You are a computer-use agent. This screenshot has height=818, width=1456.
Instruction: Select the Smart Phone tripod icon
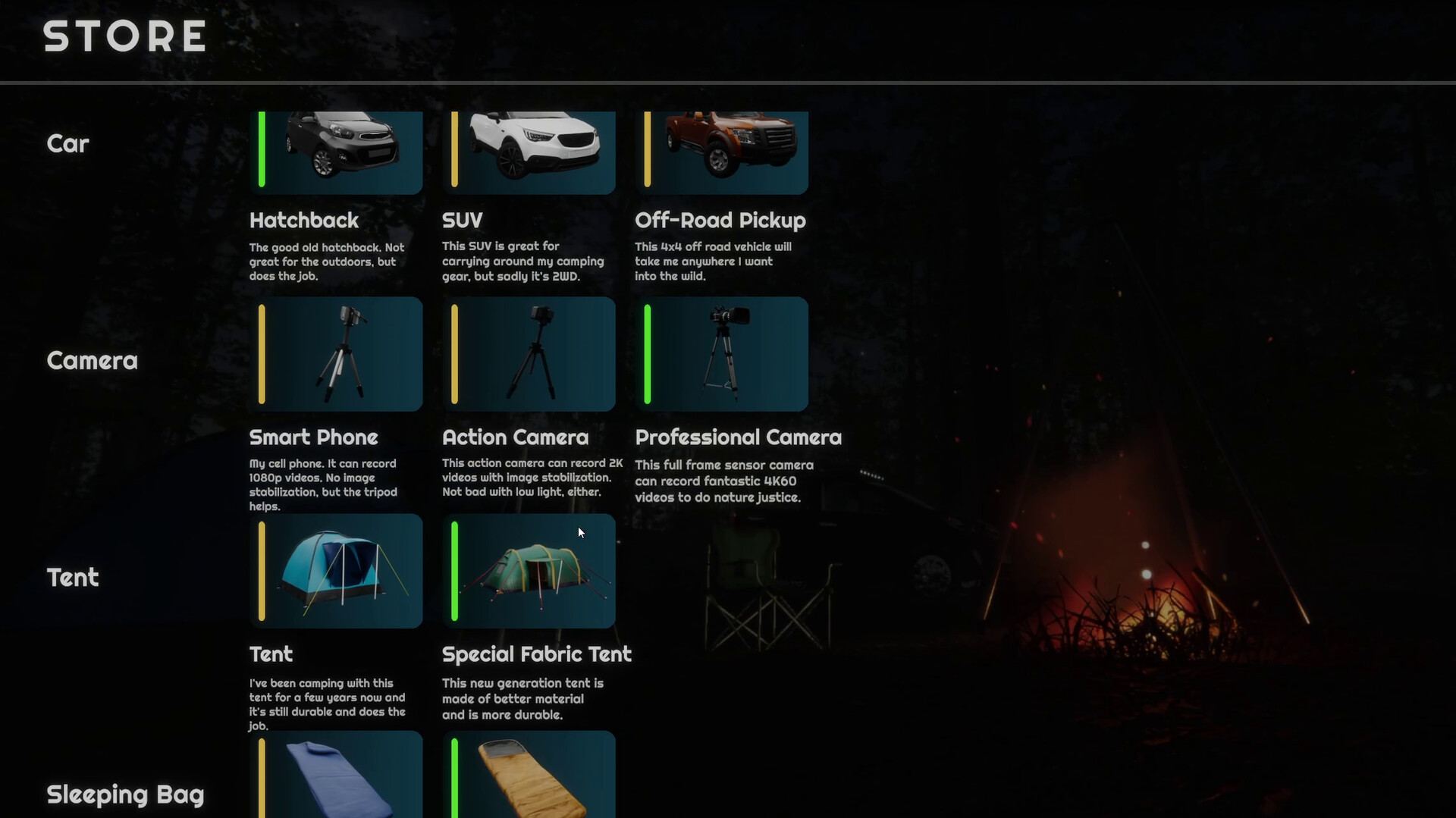coord(341,353)
